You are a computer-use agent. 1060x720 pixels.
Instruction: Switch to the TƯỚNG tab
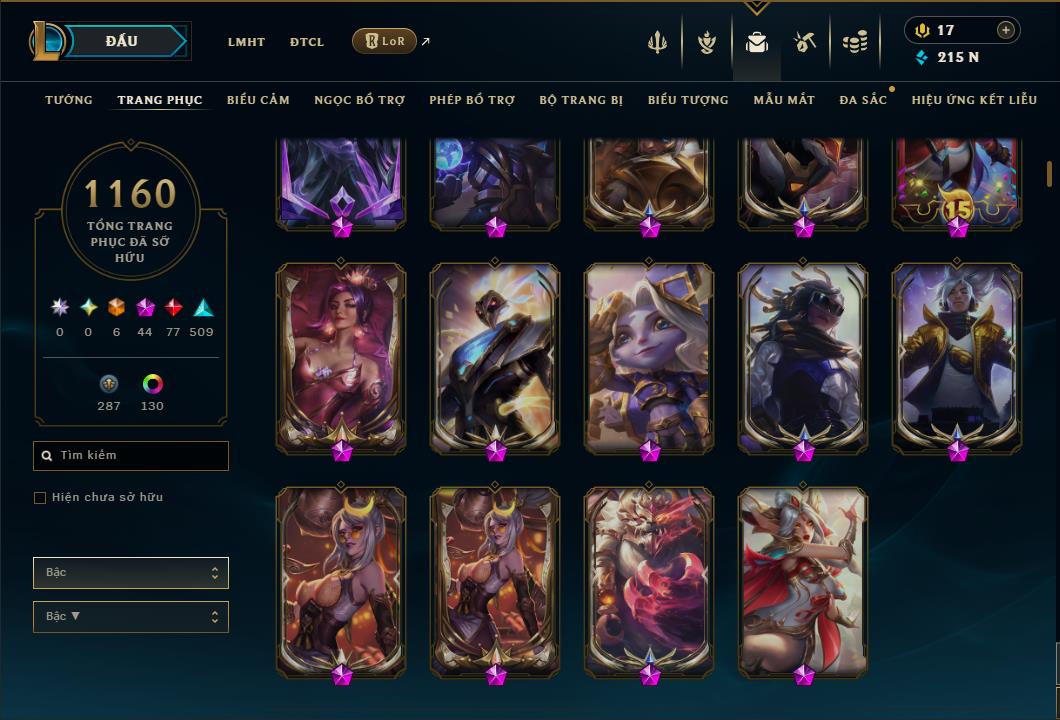coord(69,100)
